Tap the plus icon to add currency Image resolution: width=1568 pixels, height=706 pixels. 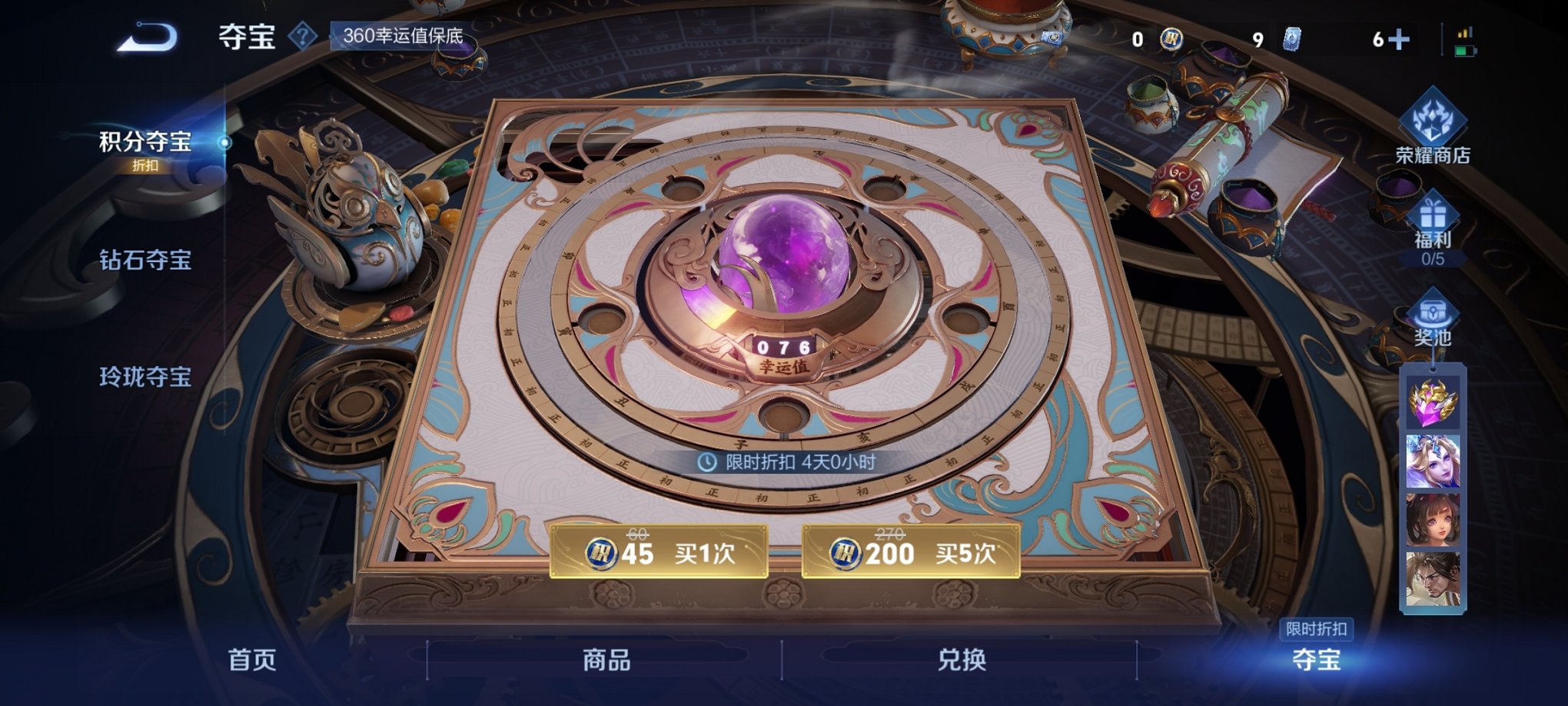[1398, 38]
